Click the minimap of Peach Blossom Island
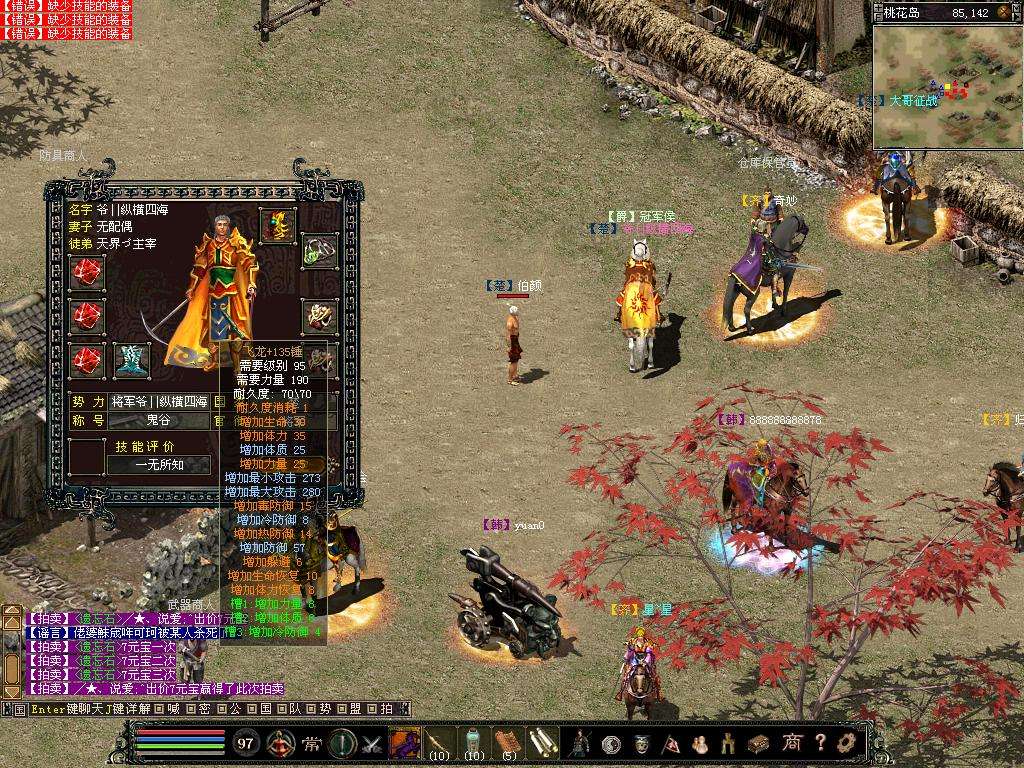 click(946, 86)
